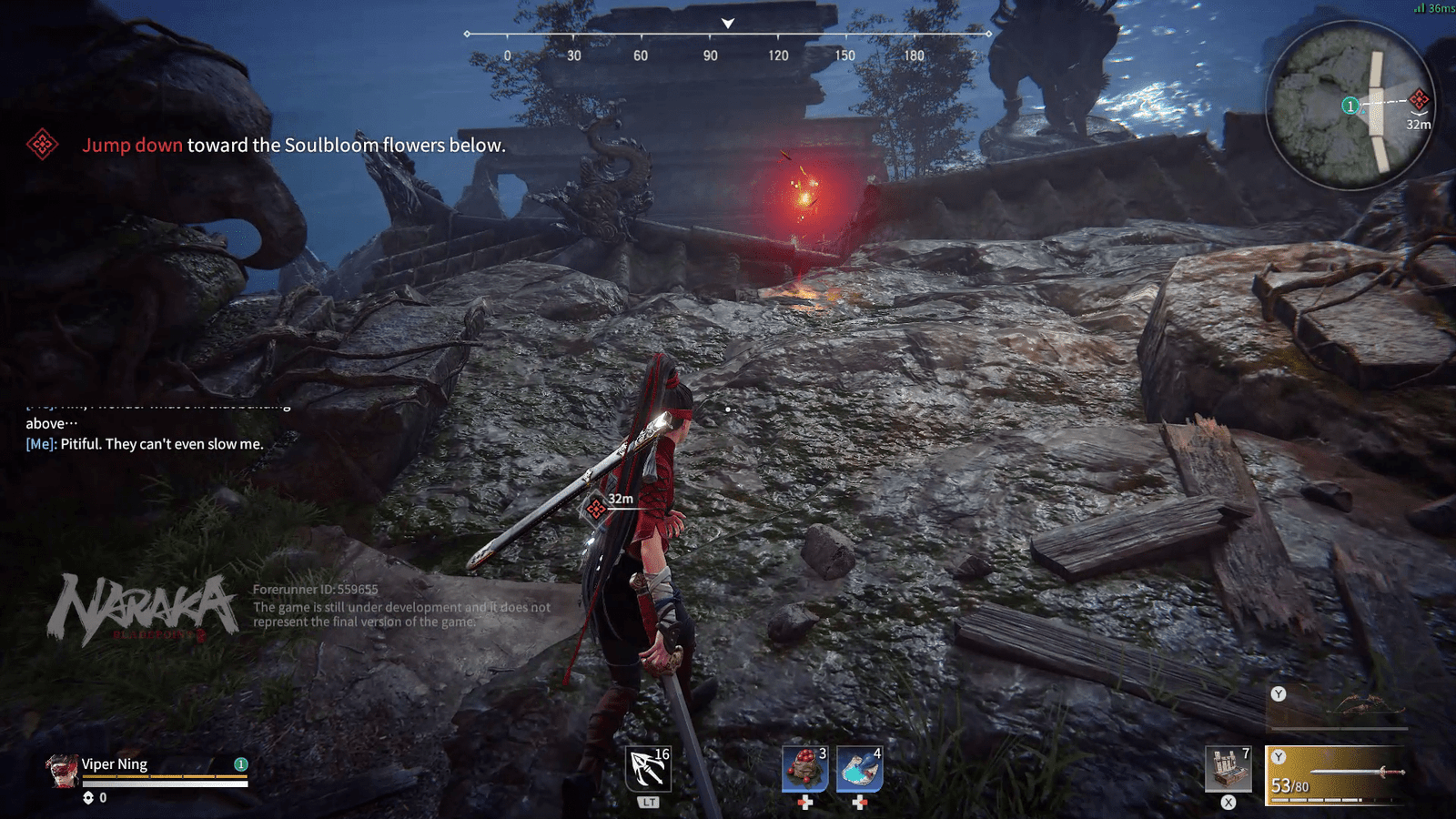Click the compass heading bar
The height and width of the screenshot is (819, 1456).
727,43
